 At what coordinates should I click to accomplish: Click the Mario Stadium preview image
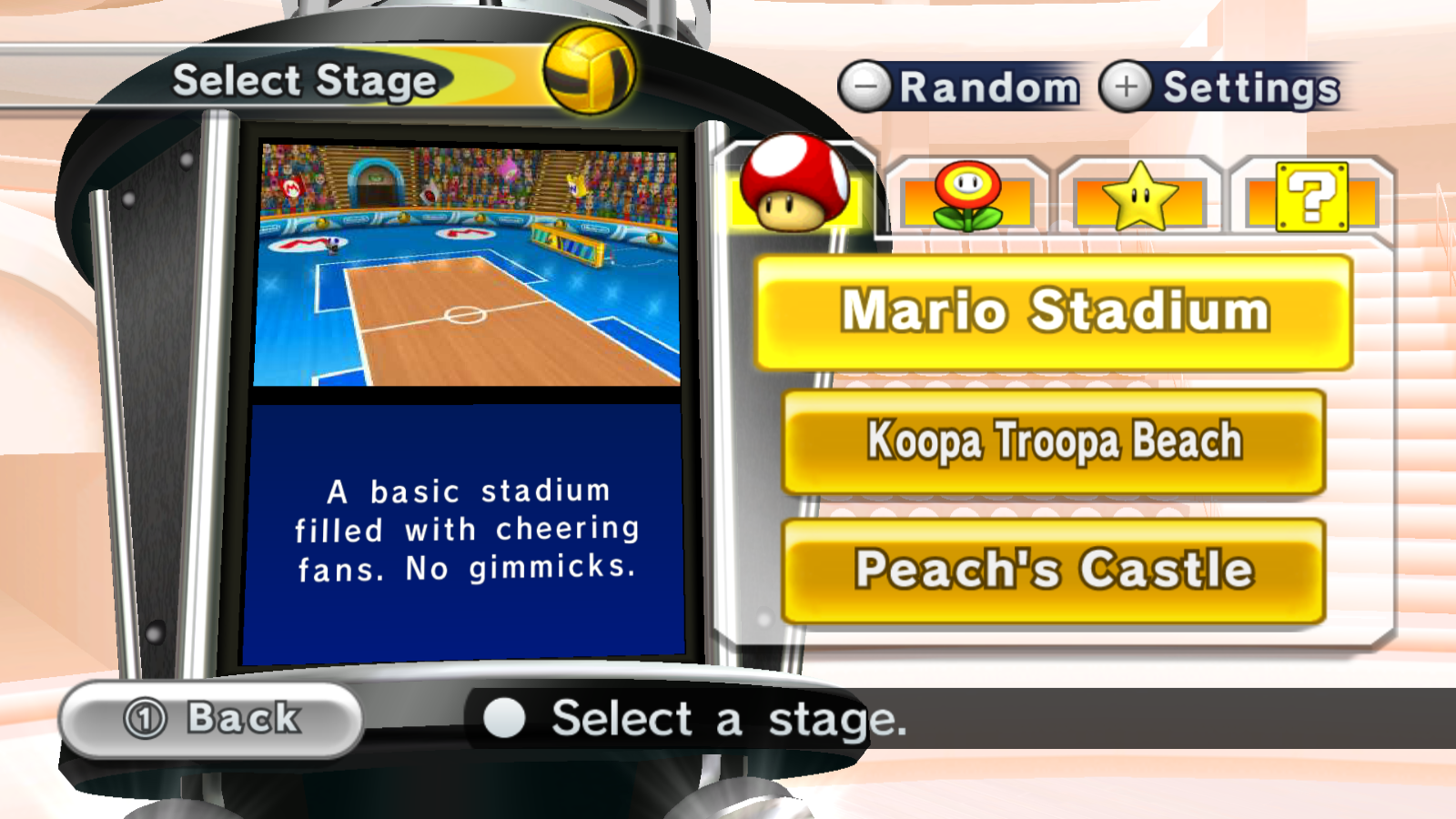[x=469, y=264]
